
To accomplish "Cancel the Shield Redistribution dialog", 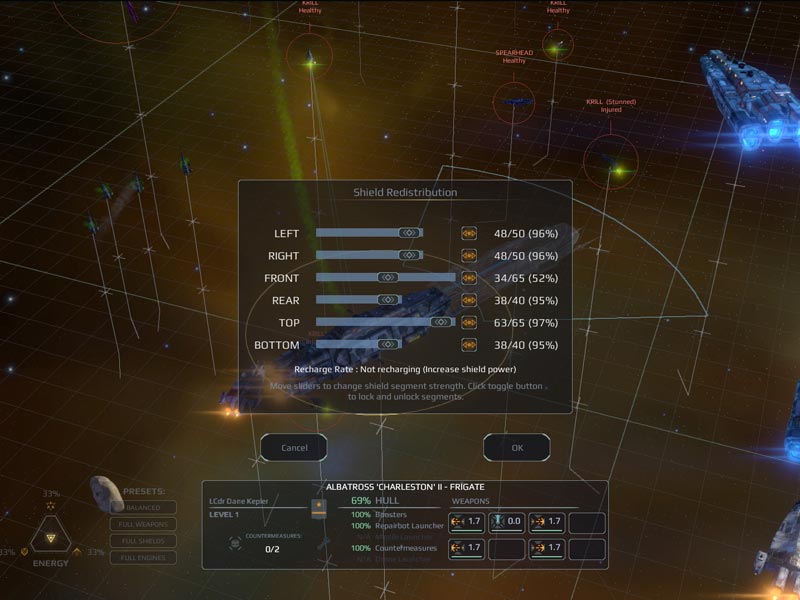I will (294, 447).
